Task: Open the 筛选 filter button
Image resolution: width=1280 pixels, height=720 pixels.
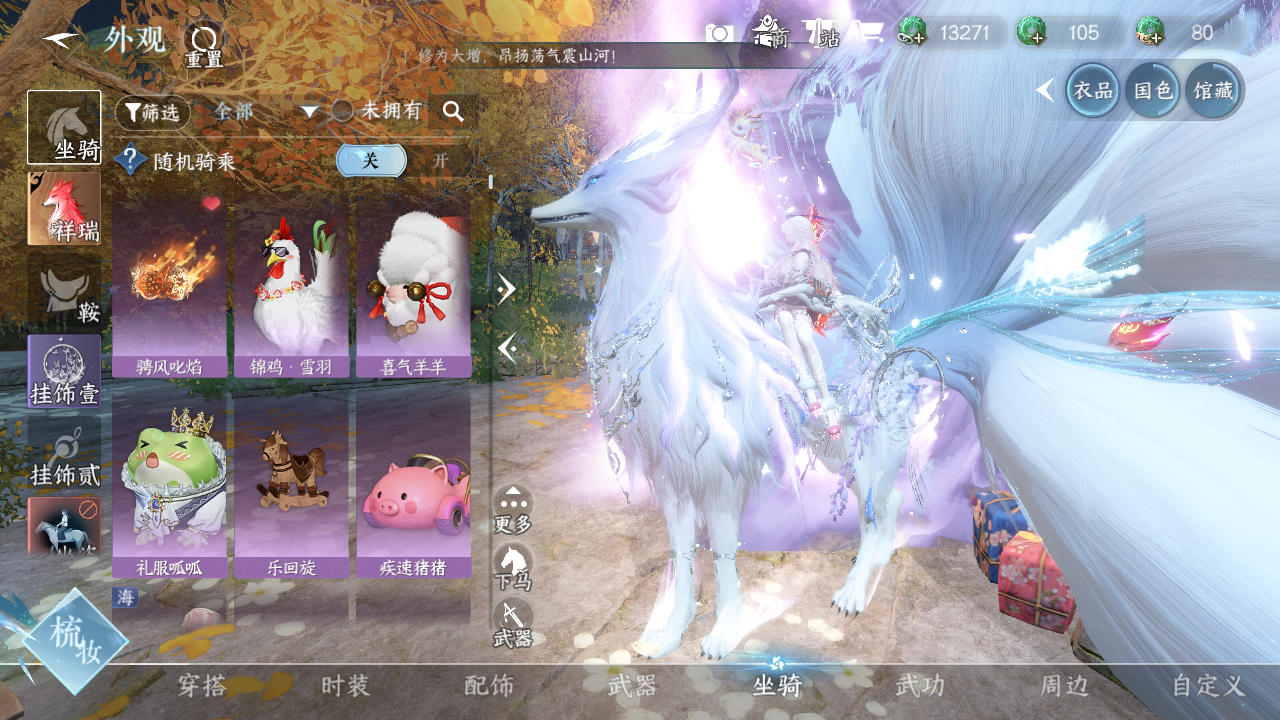Action: [x=152, y=113]
